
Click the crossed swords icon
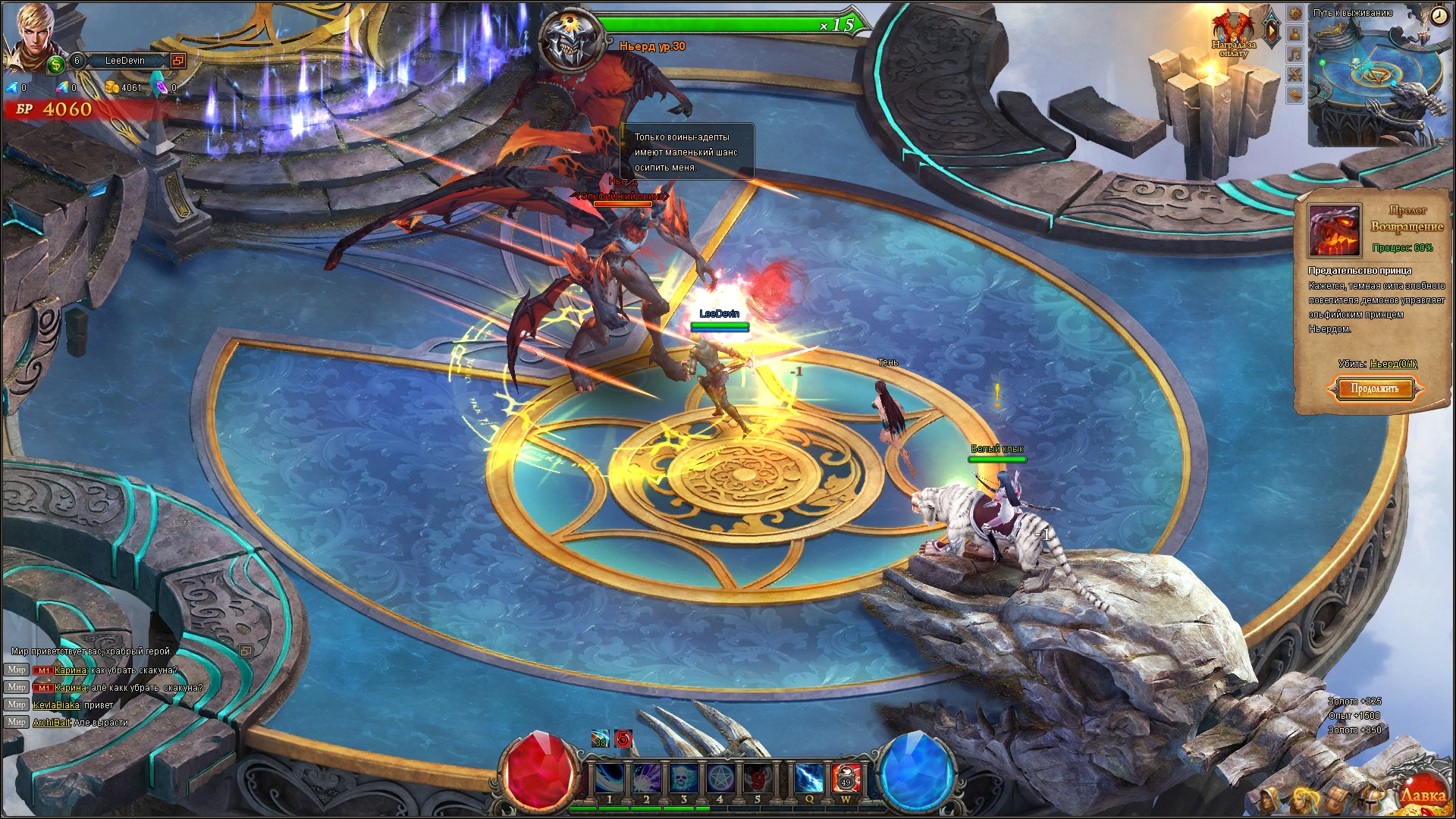pos(1294,74)
